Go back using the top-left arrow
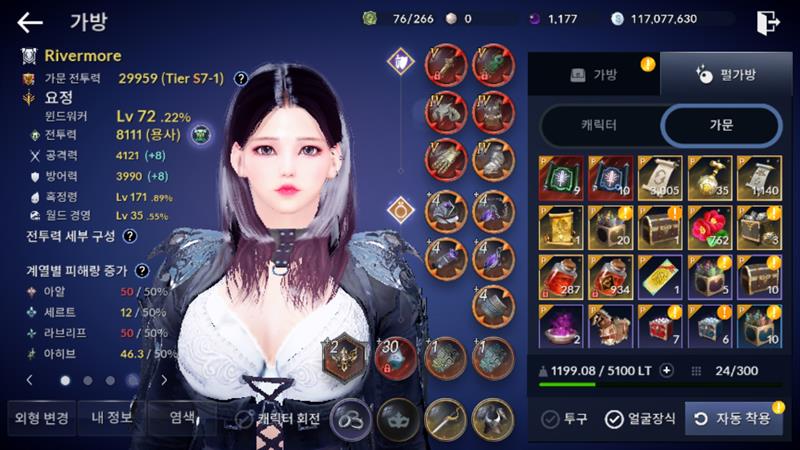Screen dimensions: 800x450 [x=30, y=22]
